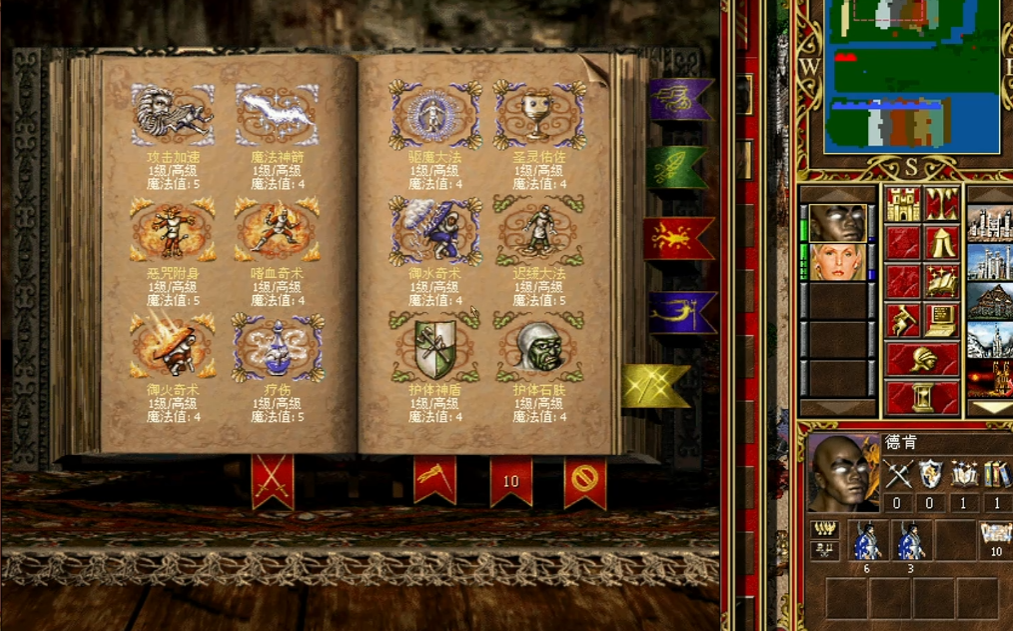Screen dimensions: 1013x631
Task: Open the kingdom overview castle button
Action: [x=904, y=203]
